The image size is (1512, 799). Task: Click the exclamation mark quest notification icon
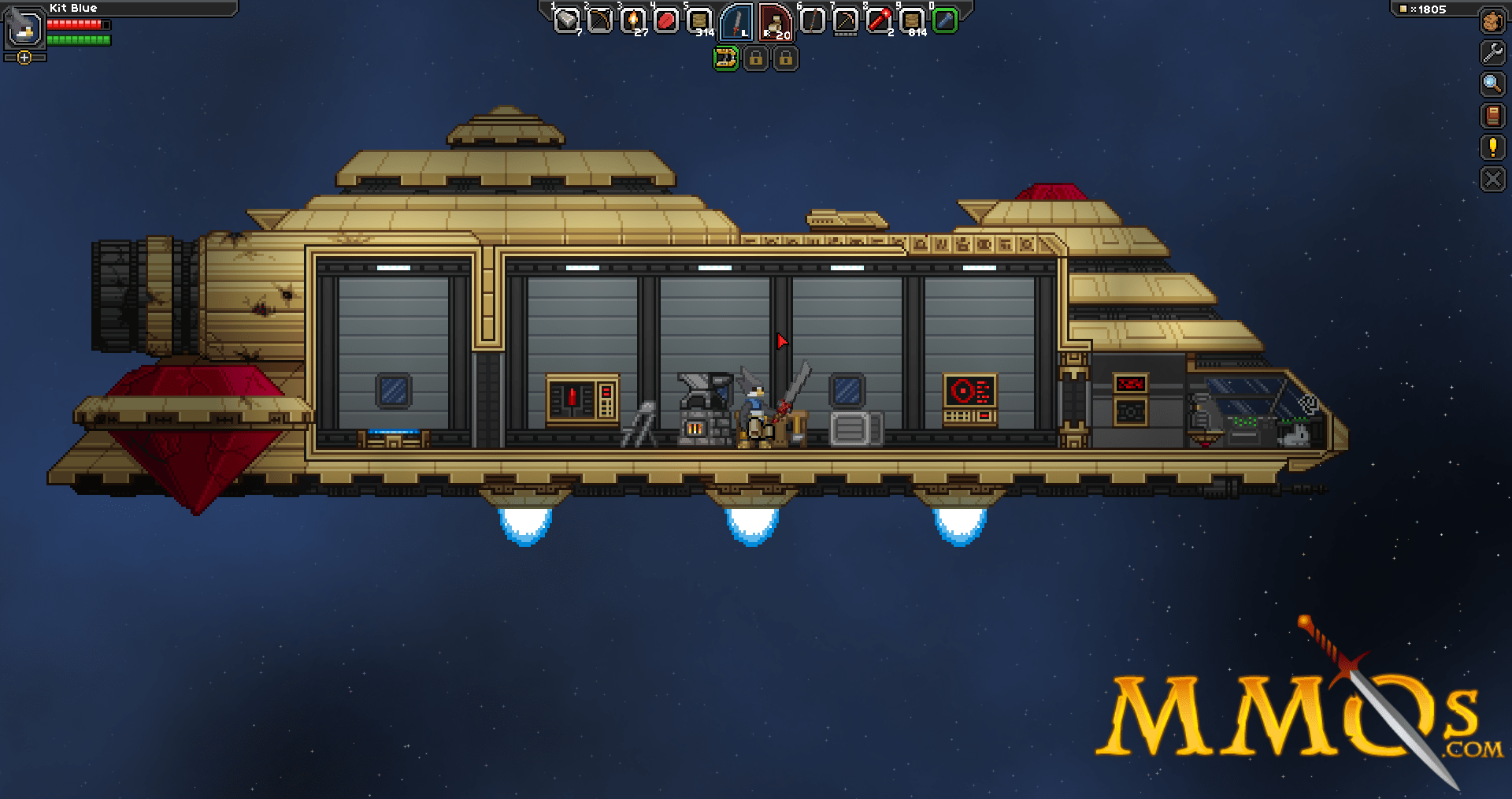tap(1492, 146)
